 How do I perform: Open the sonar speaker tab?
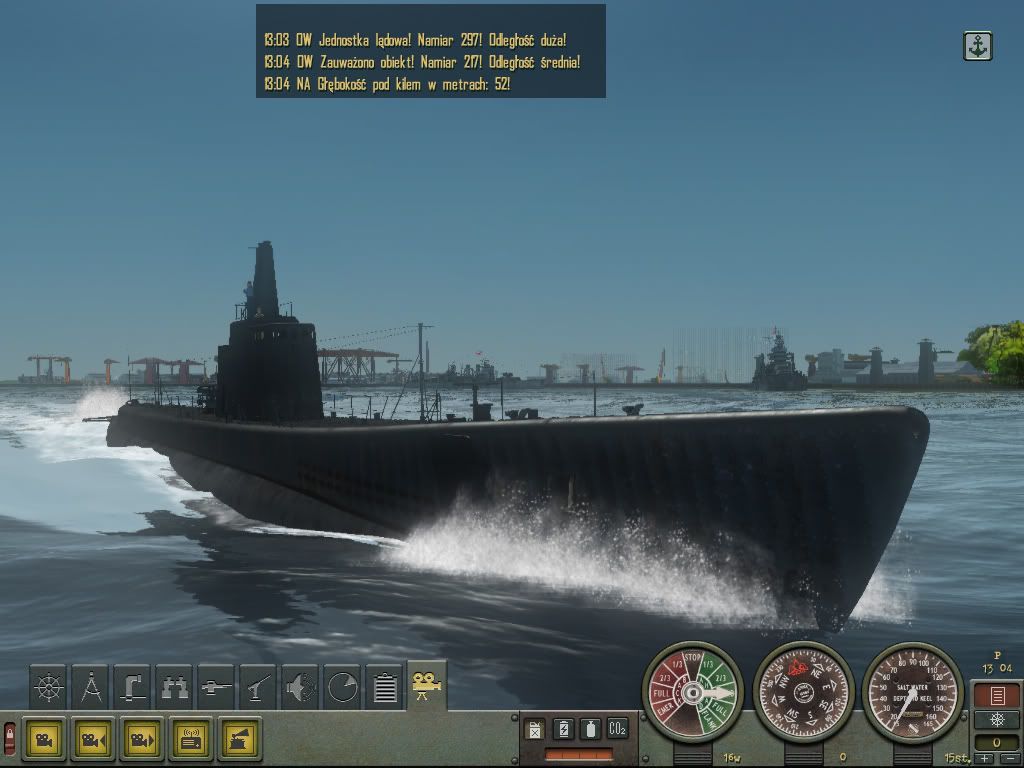pos(300,686)
